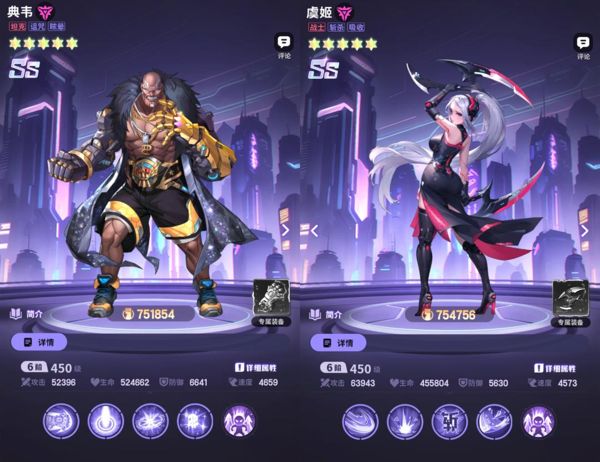Select 典韦's glowing light pillar skill
This screenshot has width=600, height=462.
pos(103,422)
